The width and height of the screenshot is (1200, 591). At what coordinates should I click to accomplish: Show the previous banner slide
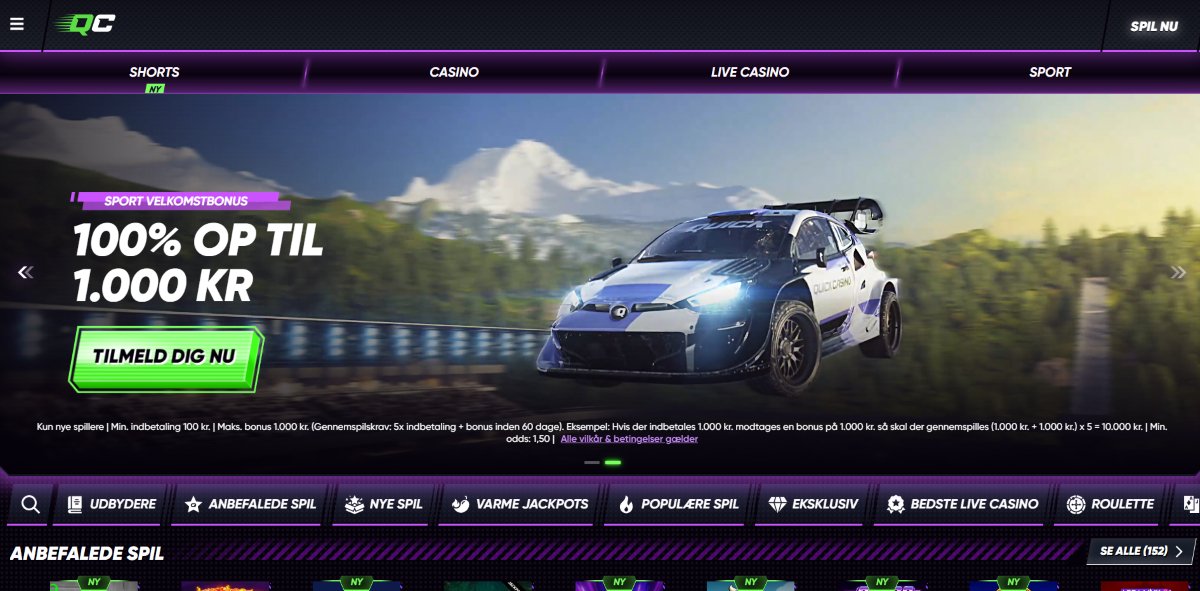(26, 272)
